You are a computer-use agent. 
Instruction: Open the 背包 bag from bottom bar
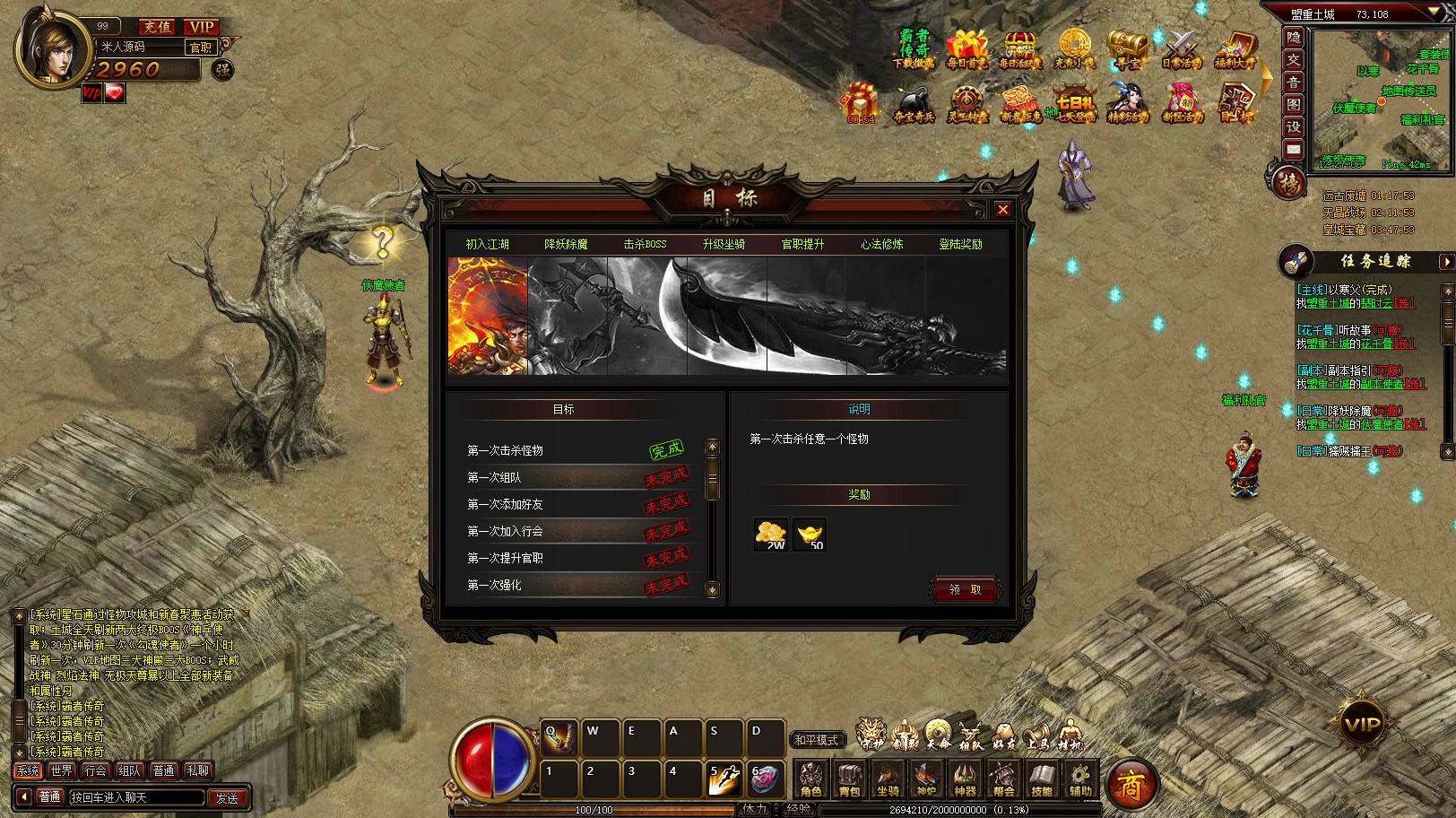tap(849, 779)
